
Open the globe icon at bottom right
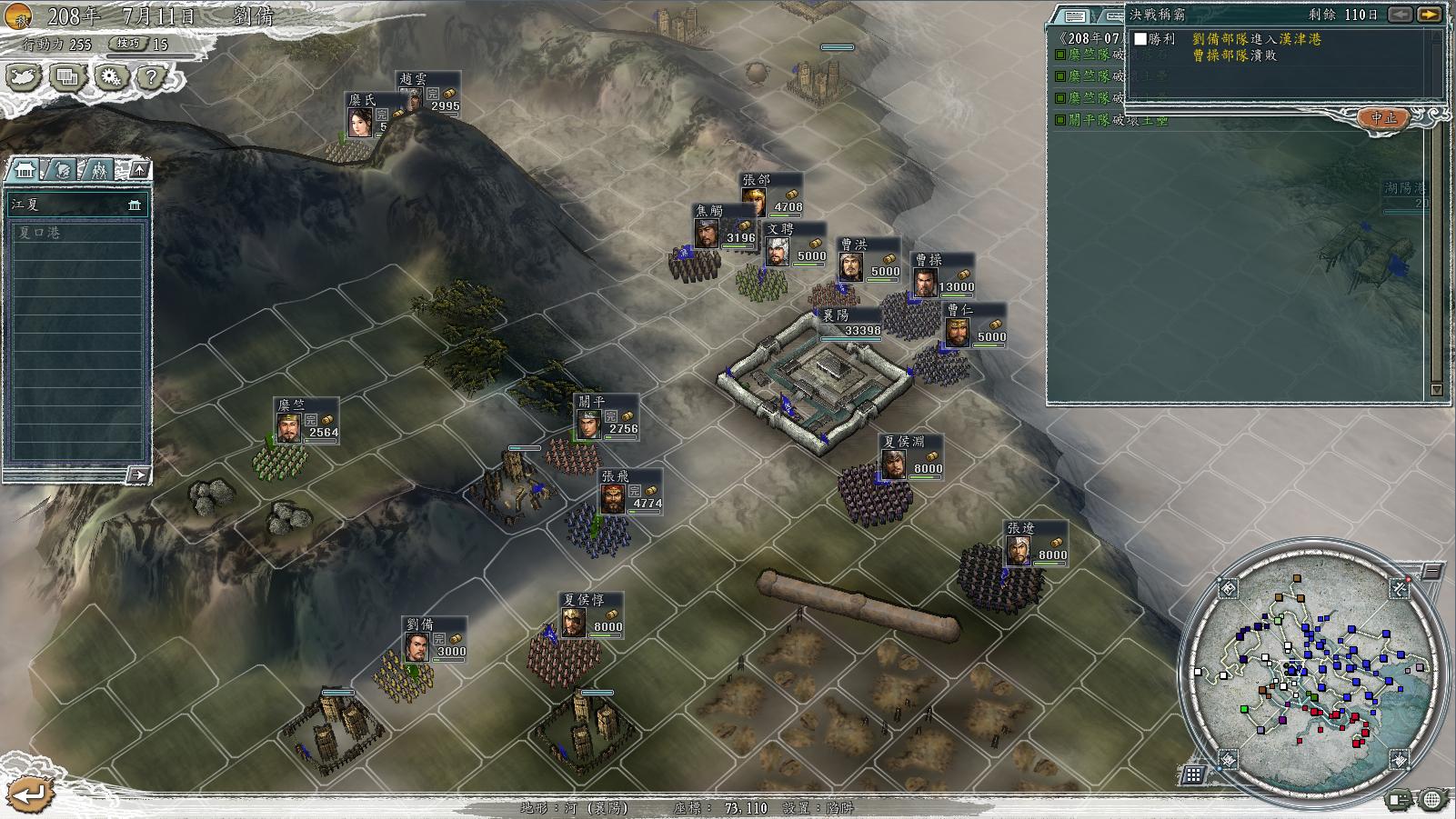[x=1432, y=800]
